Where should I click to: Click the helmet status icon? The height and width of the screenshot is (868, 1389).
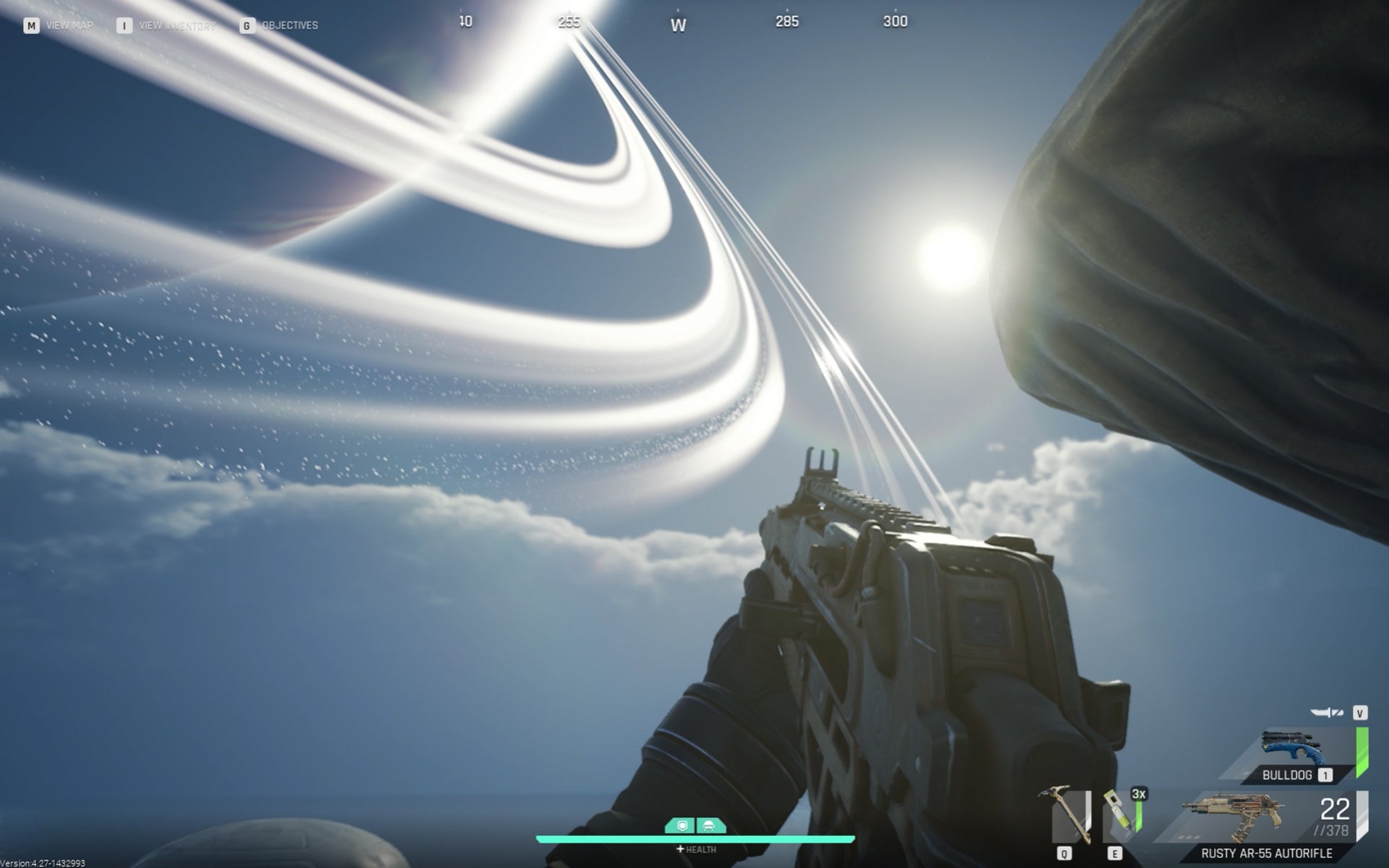pyautogui.click(x=710, y=825)
